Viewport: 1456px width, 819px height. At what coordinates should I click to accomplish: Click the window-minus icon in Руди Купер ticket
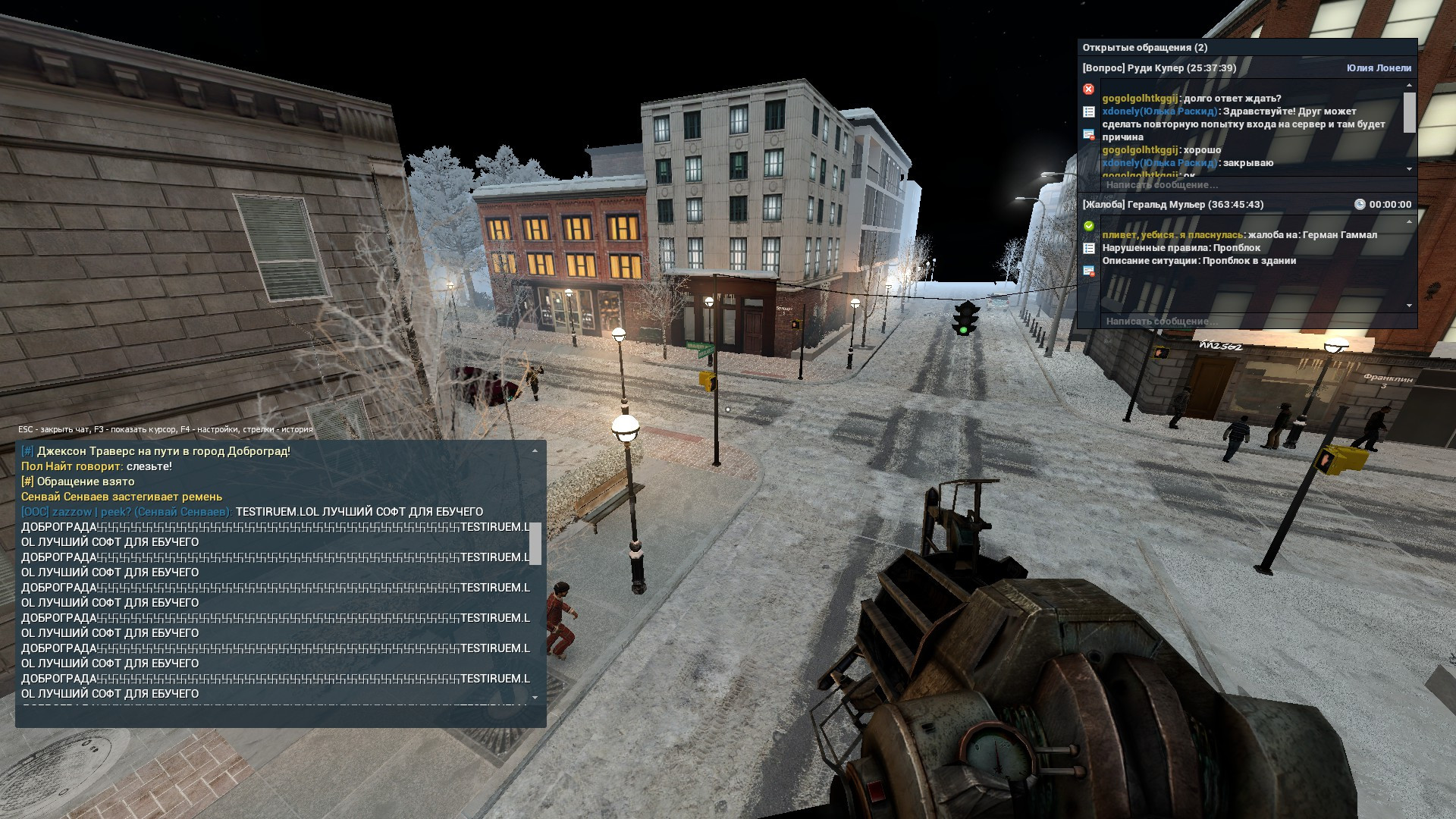point(1089,135)
